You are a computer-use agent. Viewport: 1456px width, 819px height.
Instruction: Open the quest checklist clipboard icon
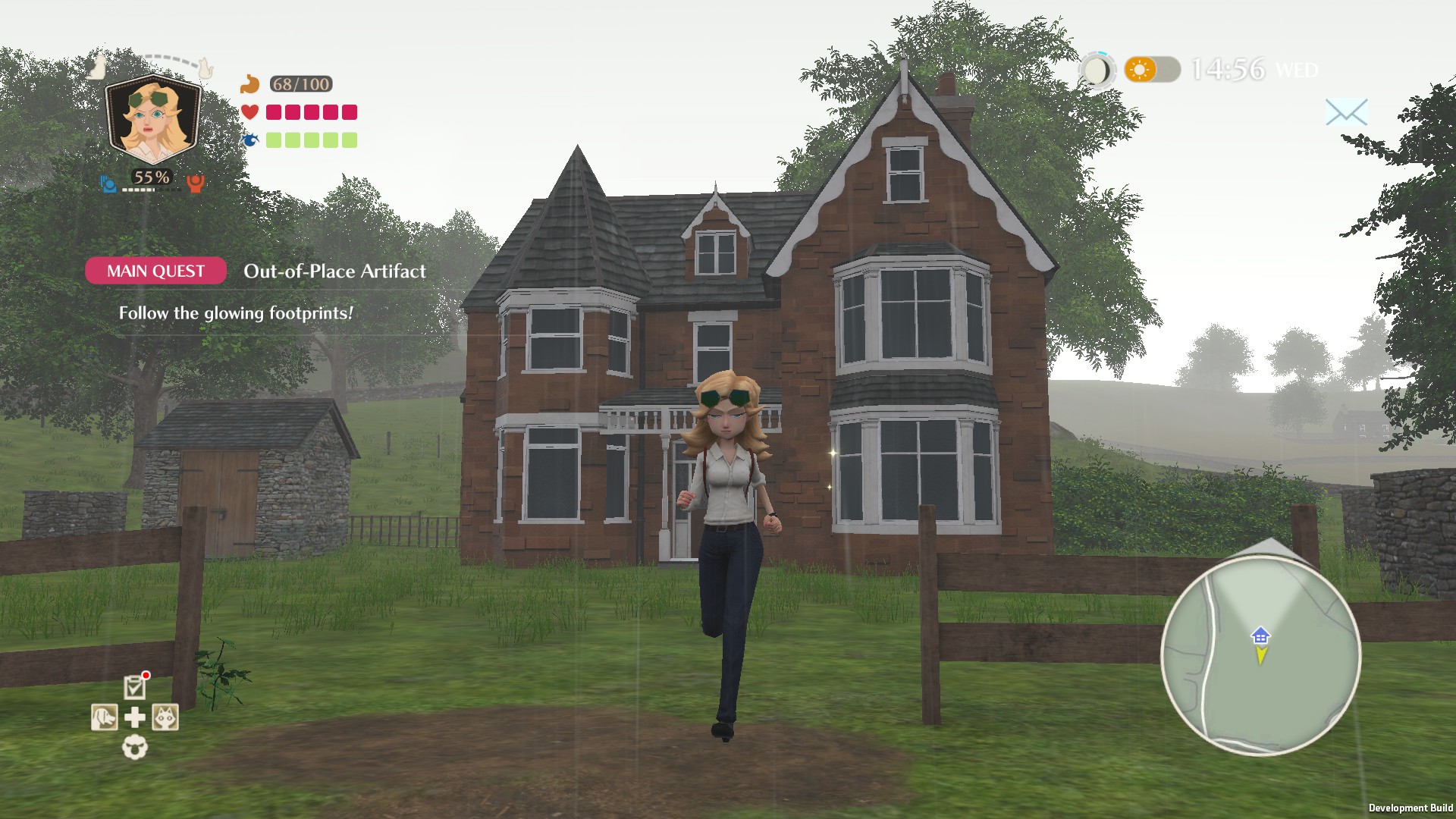click(134, 688)
